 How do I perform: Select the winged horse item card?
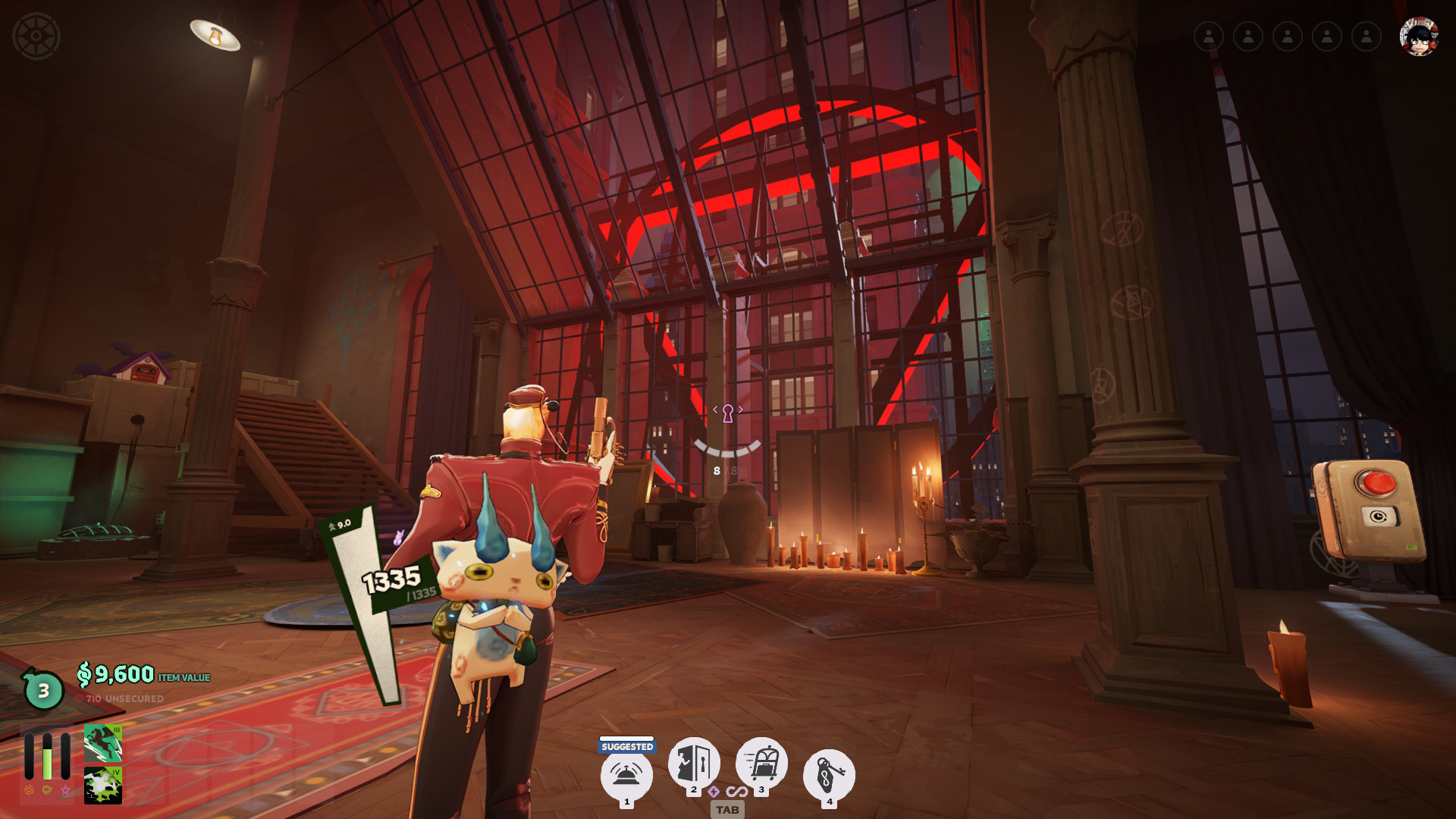103,743
